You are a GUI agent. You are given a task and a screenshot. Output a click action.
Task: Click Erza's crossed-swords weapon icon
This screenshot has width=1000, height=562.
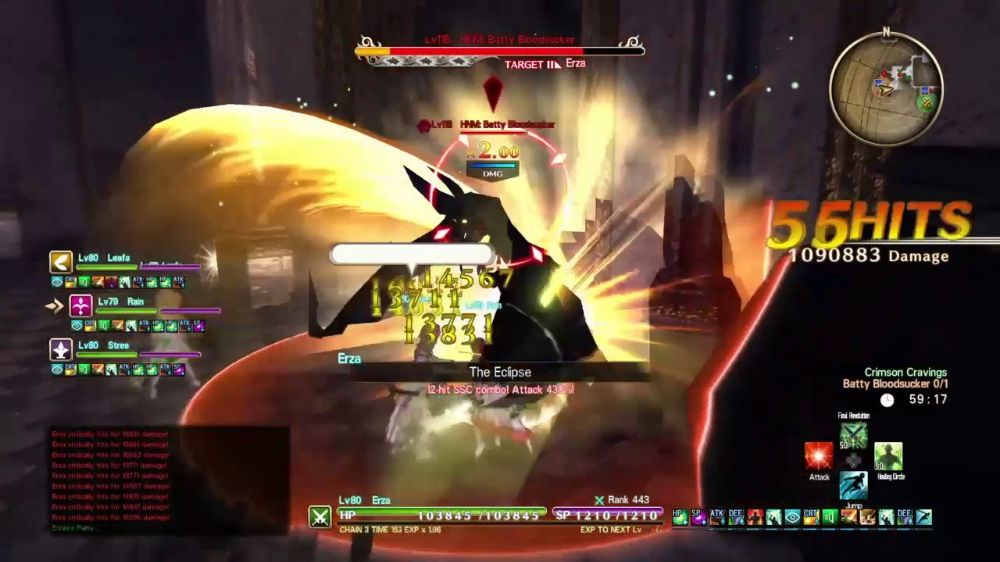[320, 516]
